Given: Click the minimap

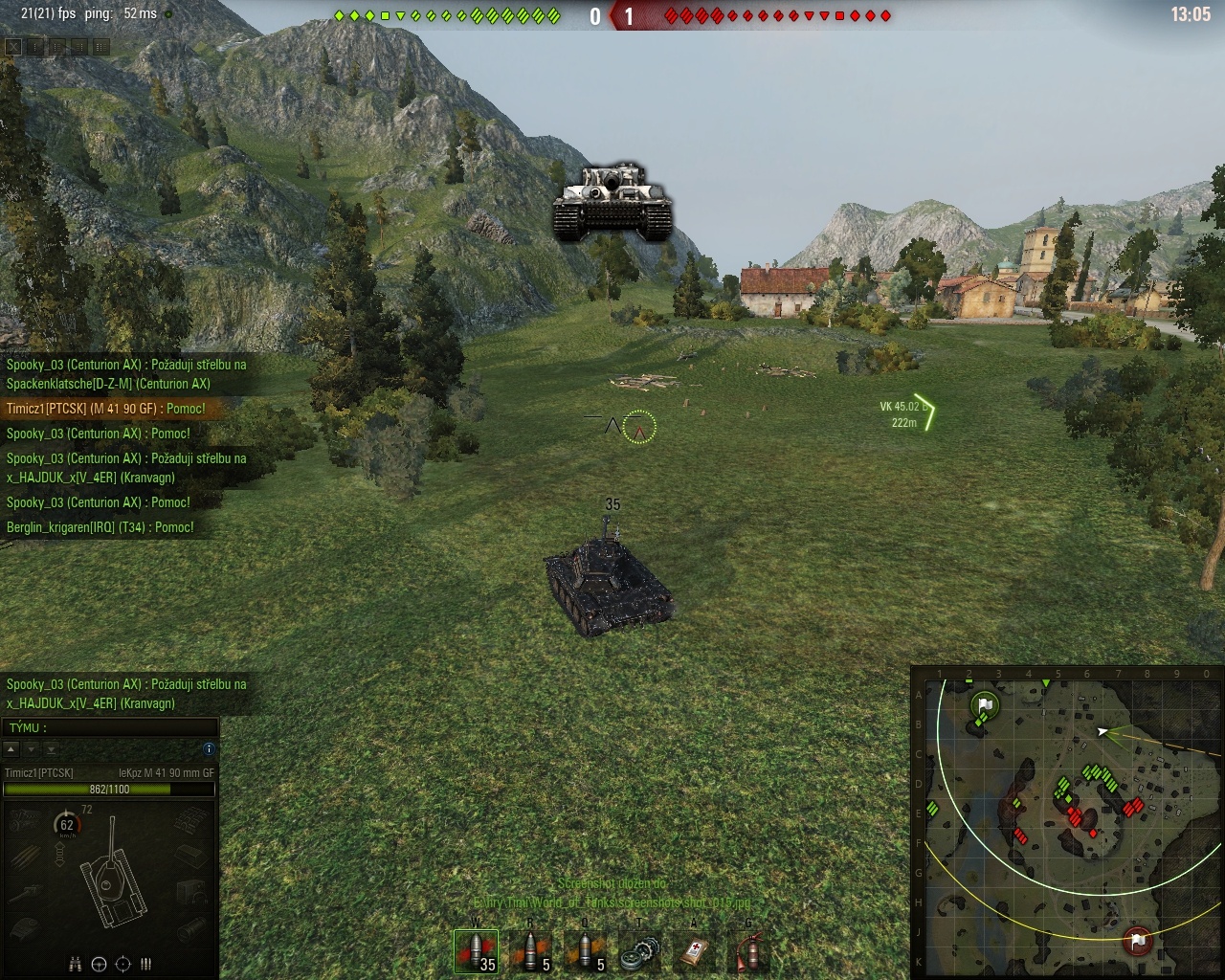Looking at the screenshot, I should pyautogui.click(x=1066, y=821).
